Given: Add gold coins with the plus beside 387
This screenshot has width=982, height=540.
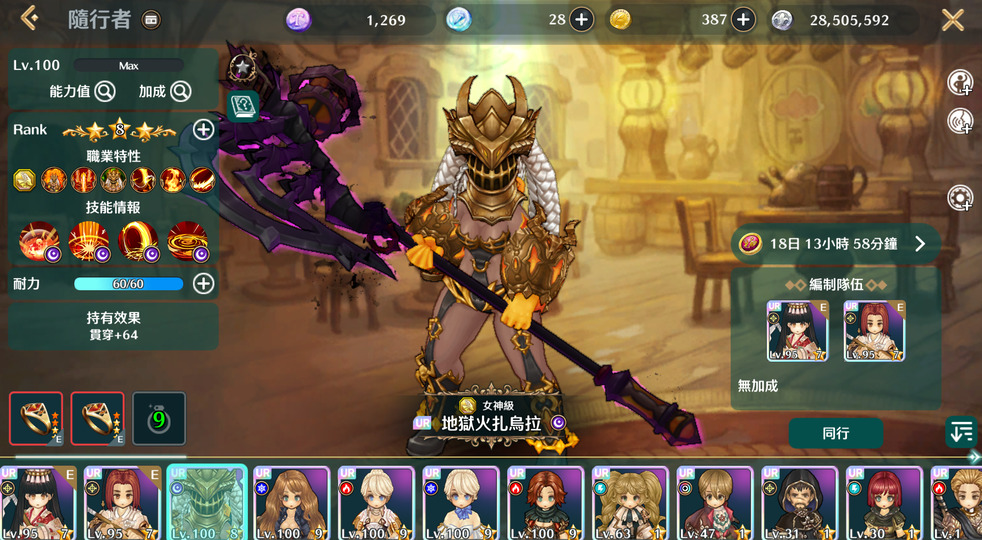Looking at the screenshot, I should 743,20.
